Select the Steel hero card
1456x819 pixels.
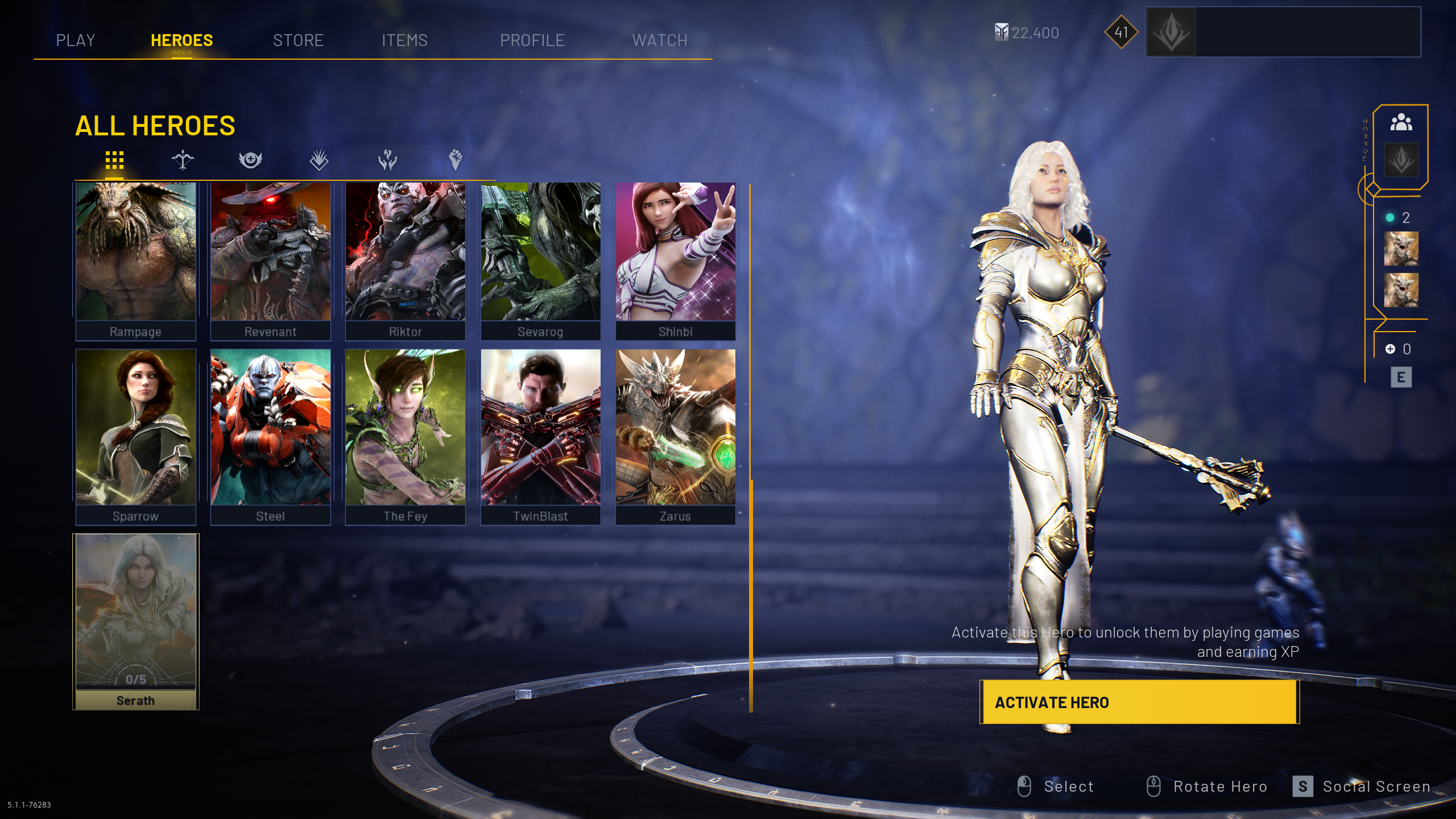point(271,436)
